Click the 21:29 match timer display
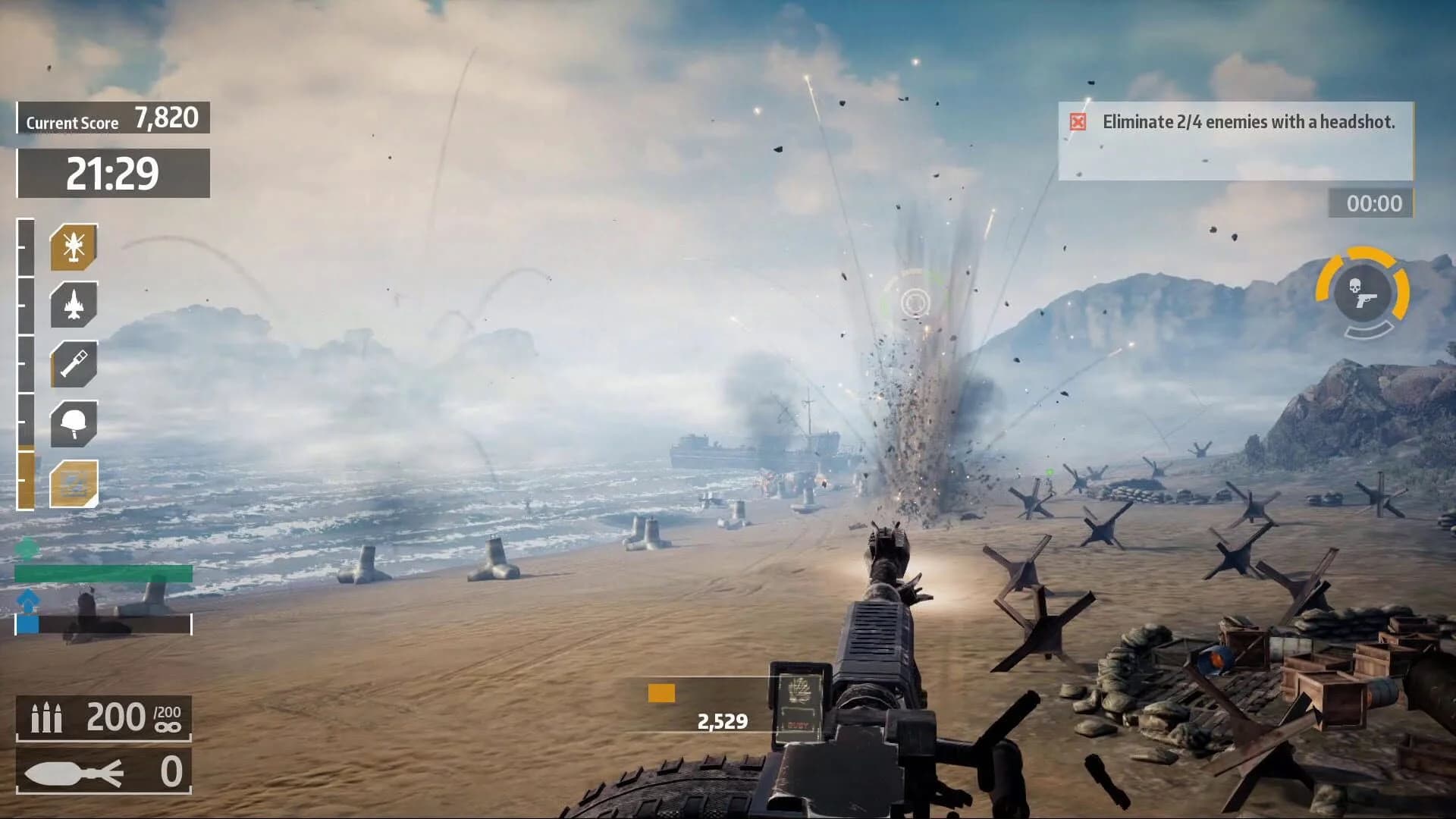Viewport: 1456px width, 819px height. (112, 172)
